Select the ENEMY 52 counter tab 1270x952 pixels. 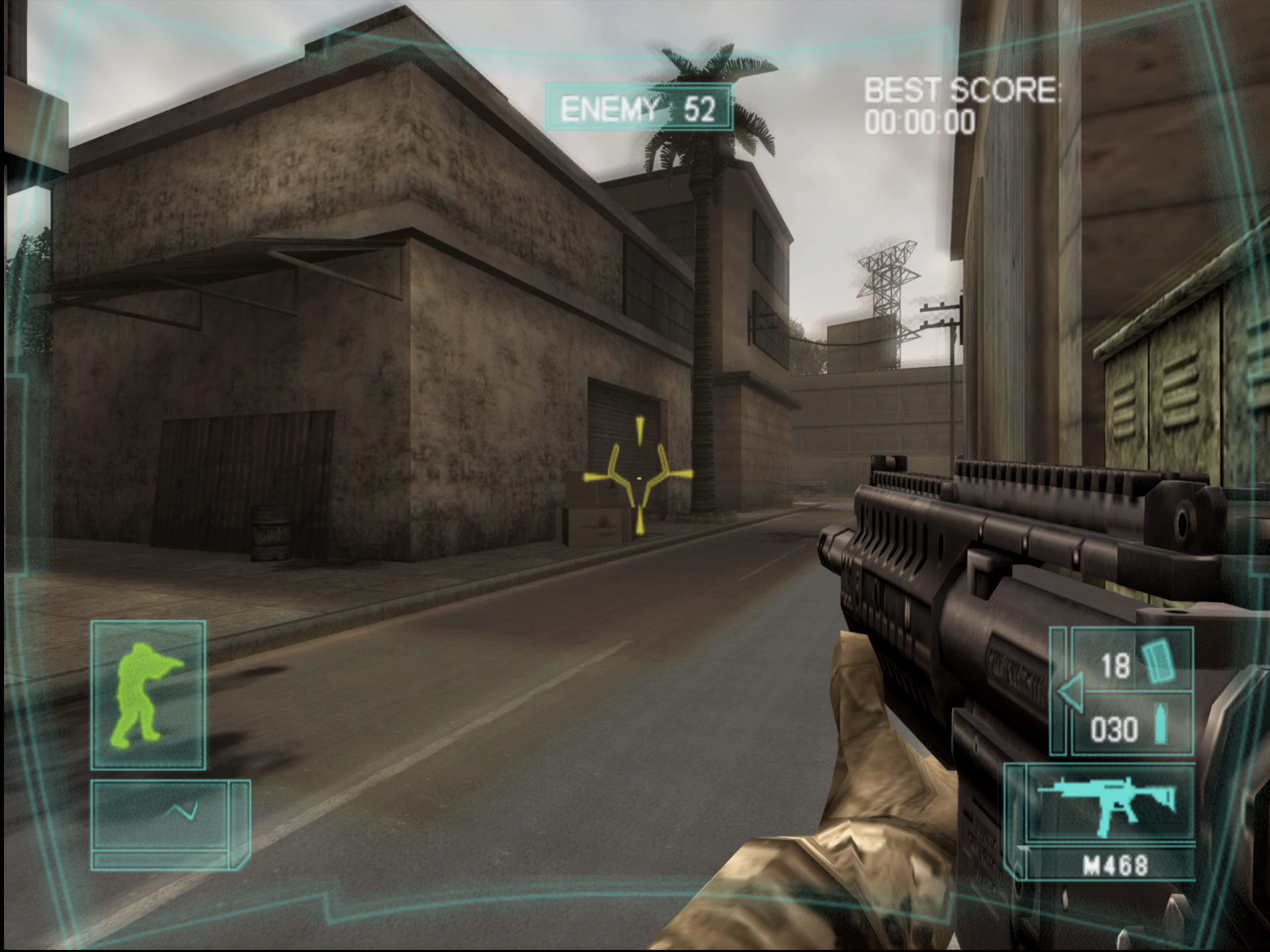[x=637, y=106]
